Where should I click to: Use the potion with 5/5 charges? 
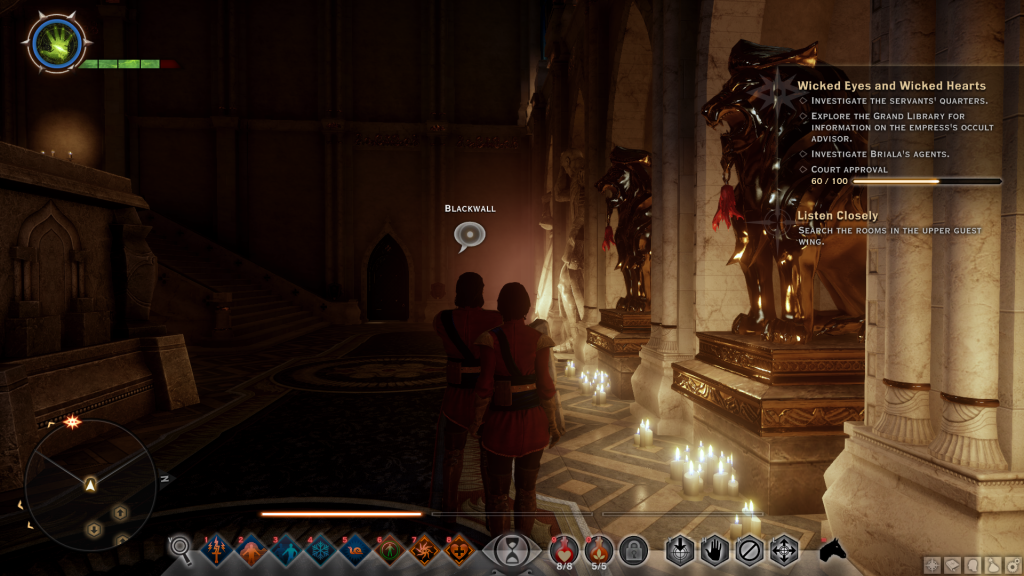(x=599, y=549)
